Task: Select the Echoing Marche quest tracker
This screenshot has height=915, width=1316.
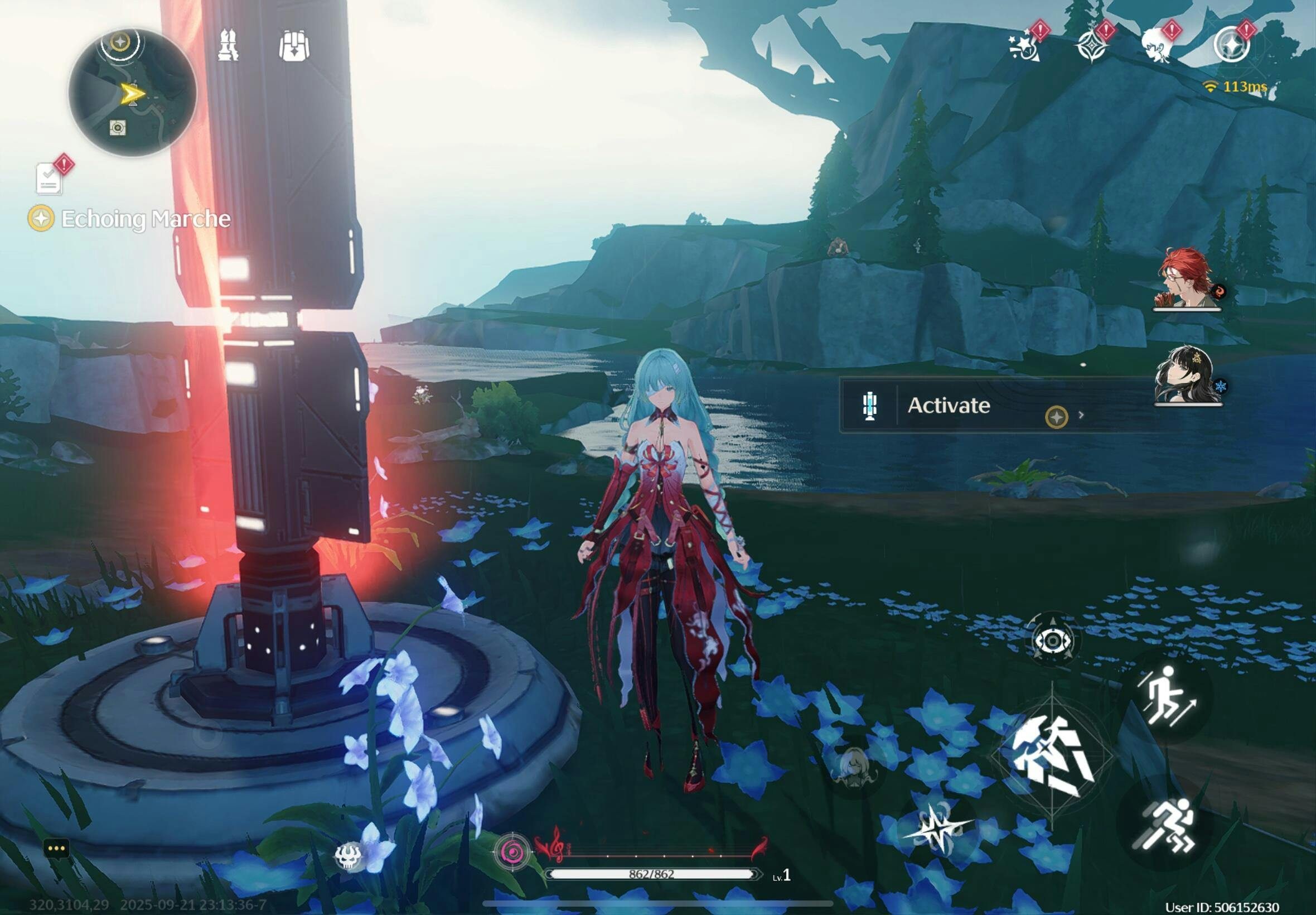Action: coord(131,219)
